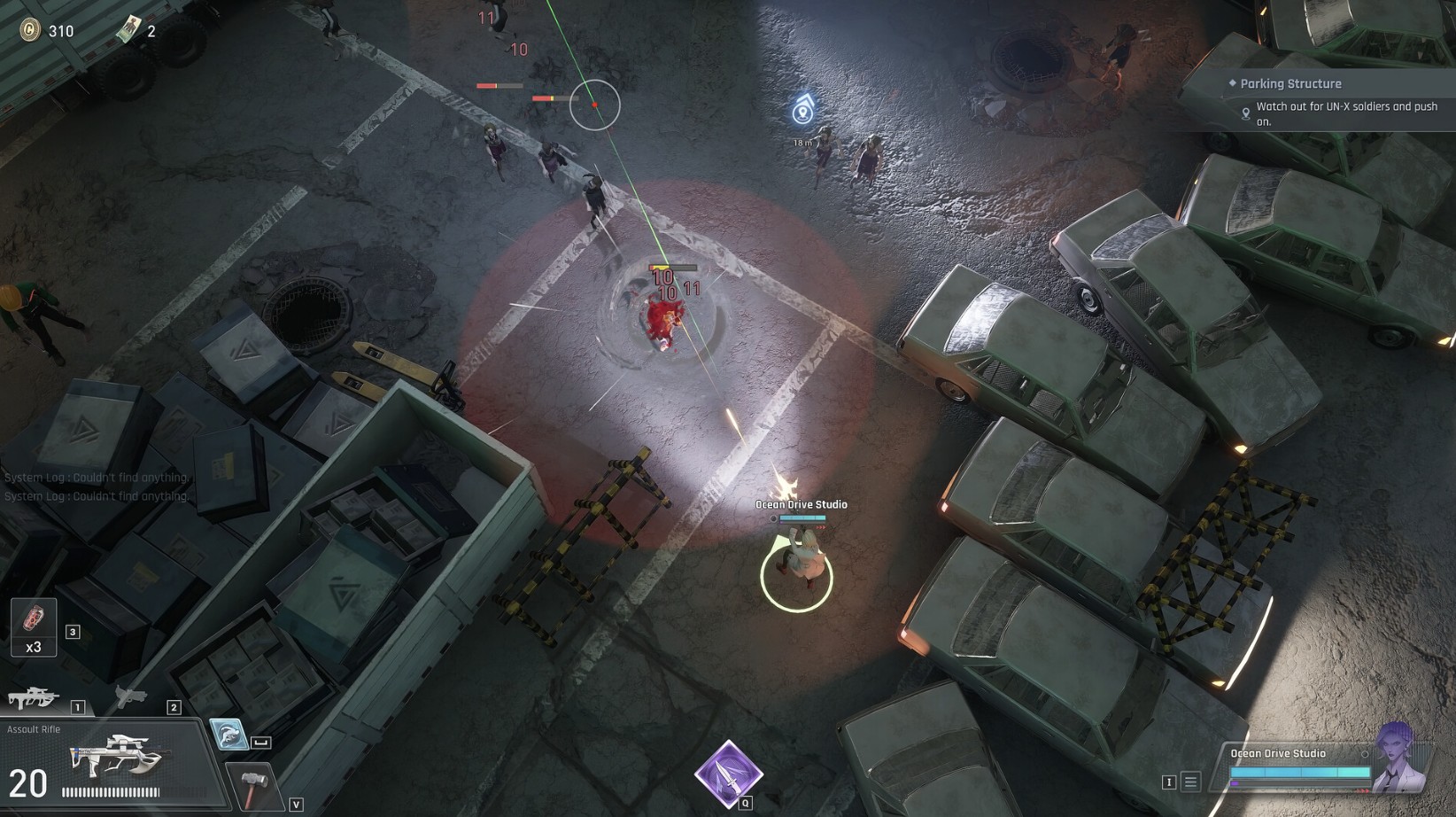This screenshot has width=1456, height=817.
Task: Expand the Parking Structure objective panel
Action: 1290,82
